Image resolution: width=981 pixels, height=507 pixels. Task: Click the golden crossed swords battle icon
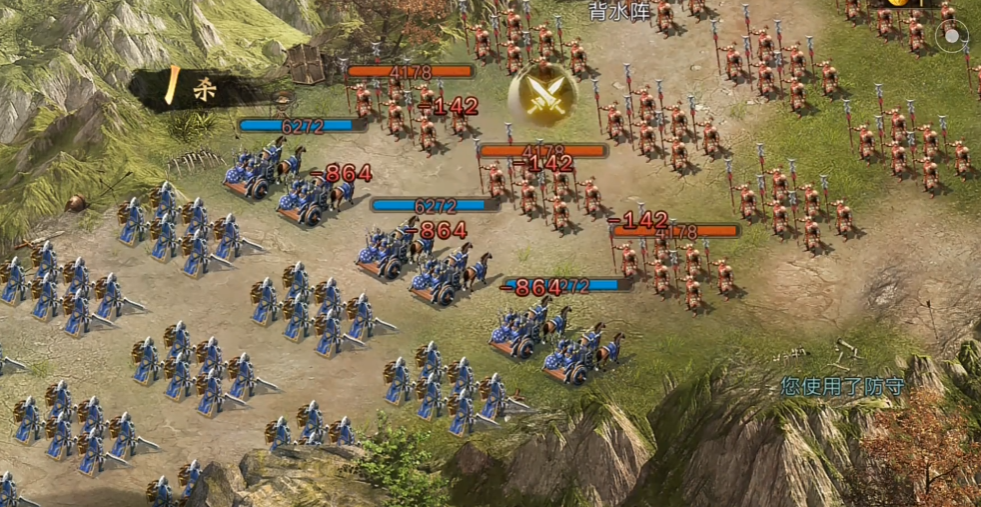pos(541,95)
